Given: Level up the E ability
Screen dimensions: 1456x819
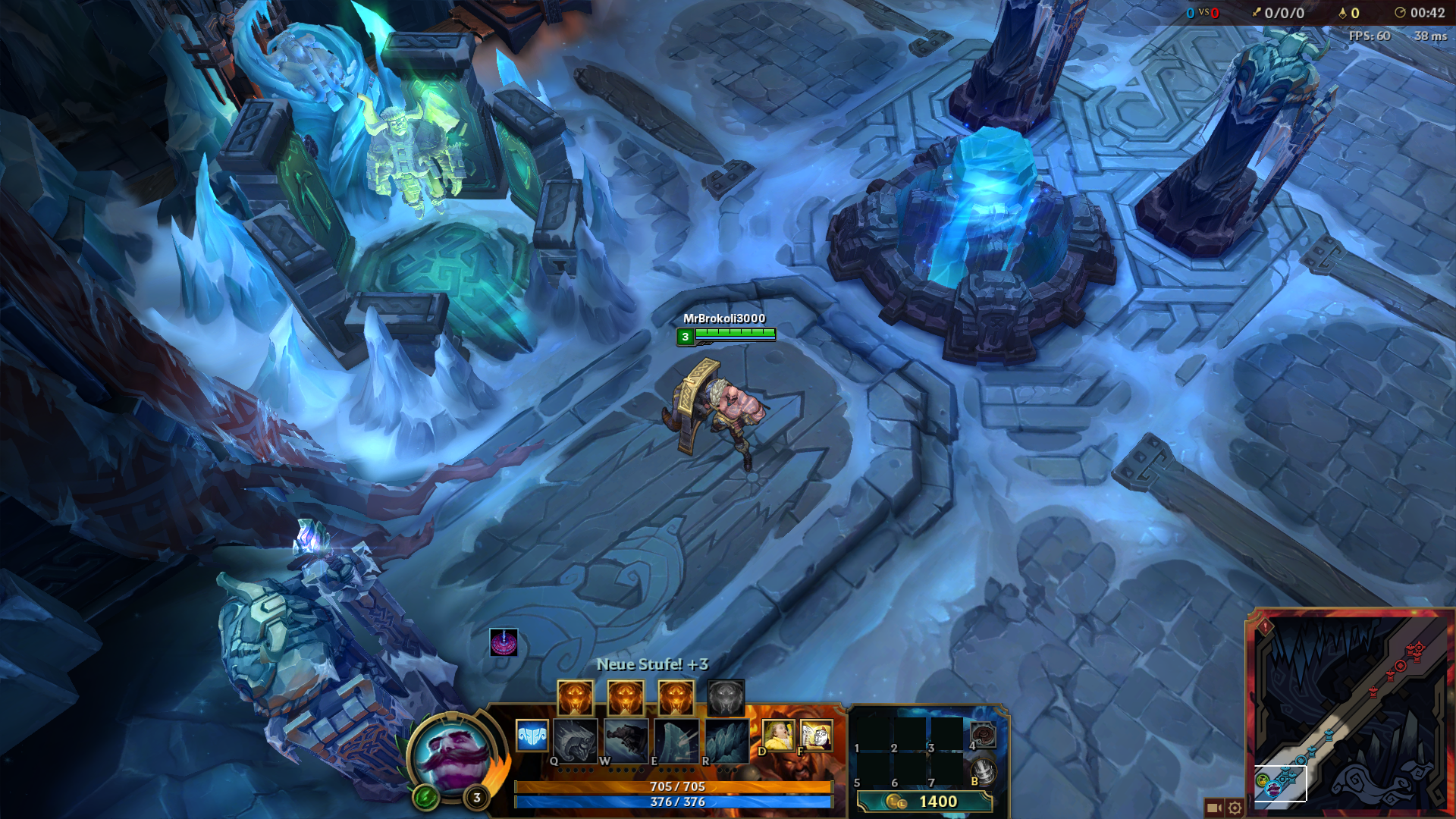Looking at the screenshot, I should pos(676,698).
